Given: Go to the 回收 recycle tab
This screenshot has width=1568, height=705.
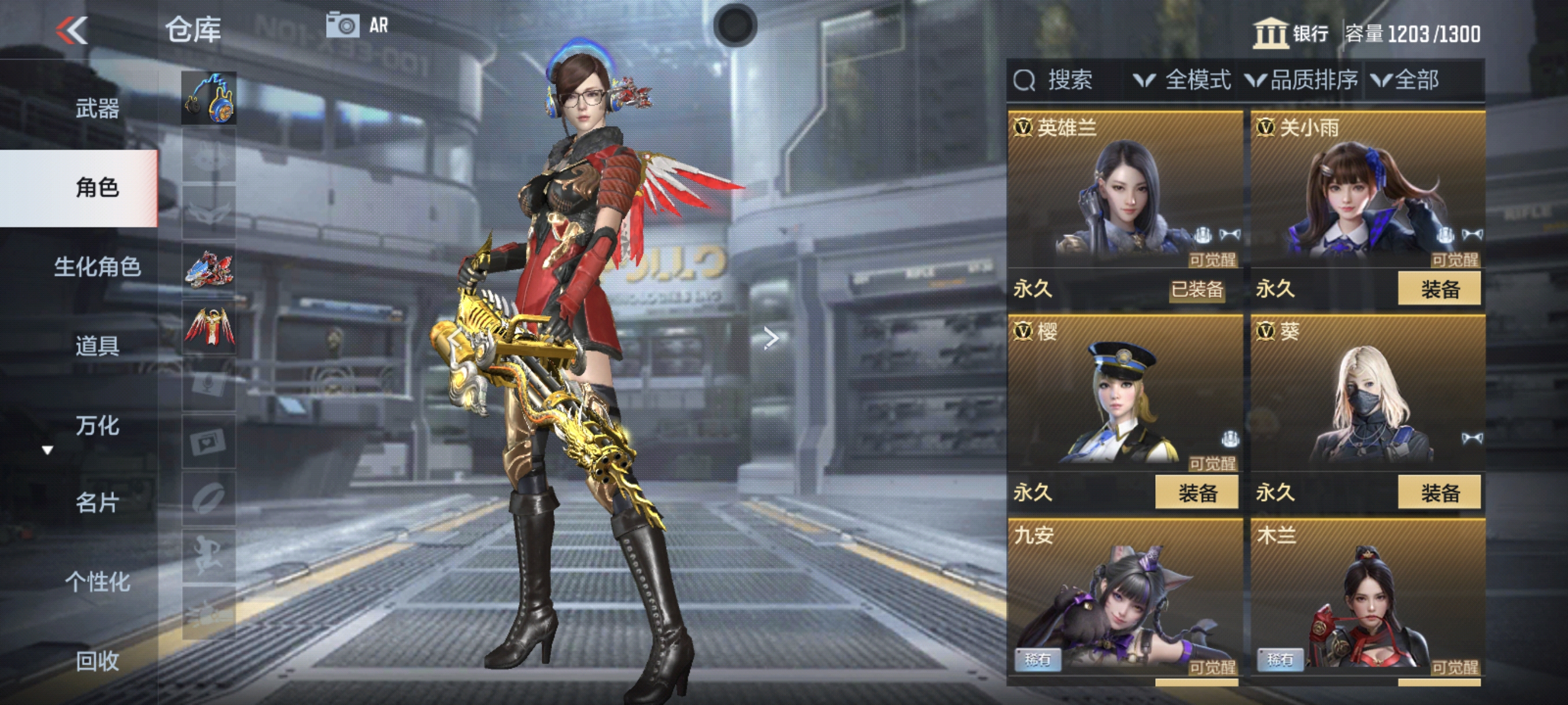Looking at the screenshot, I should point(97,661).
